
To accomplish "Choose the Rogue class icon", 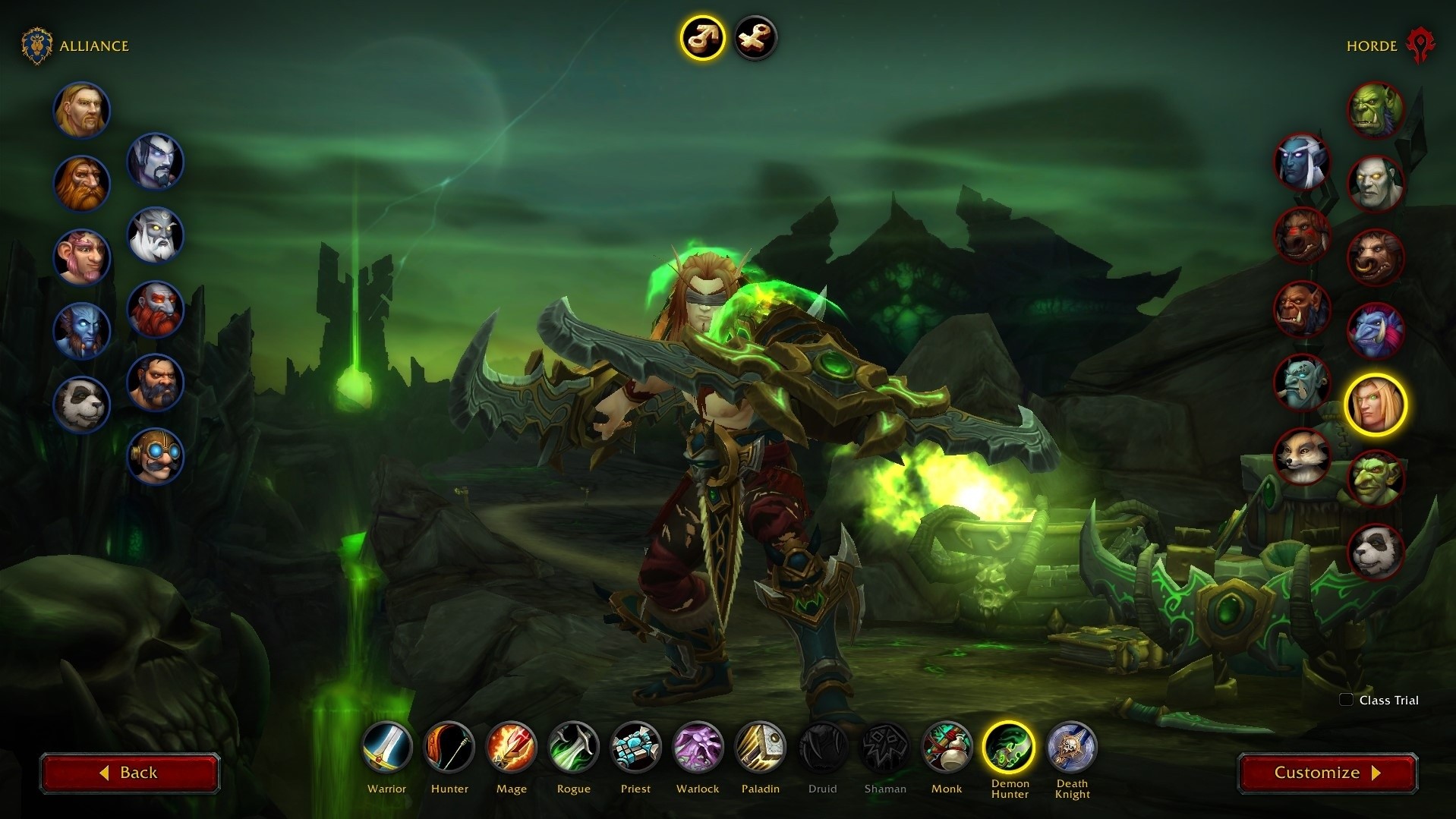I will (574, 747).
